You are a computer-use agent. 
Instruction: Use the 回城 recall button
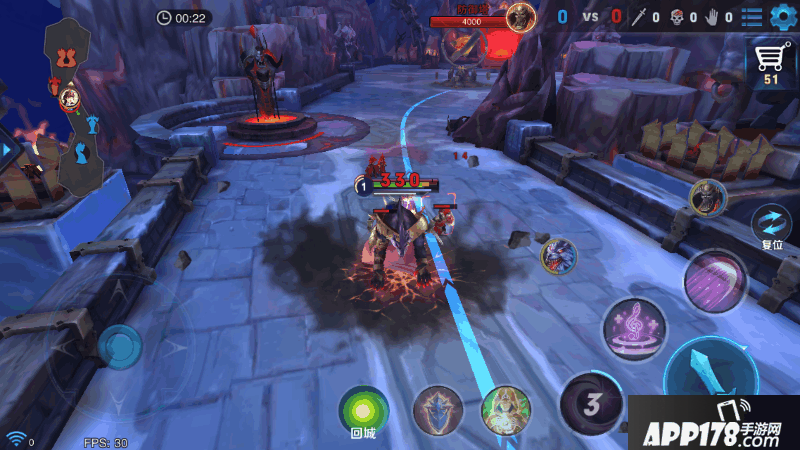point(362,410)
